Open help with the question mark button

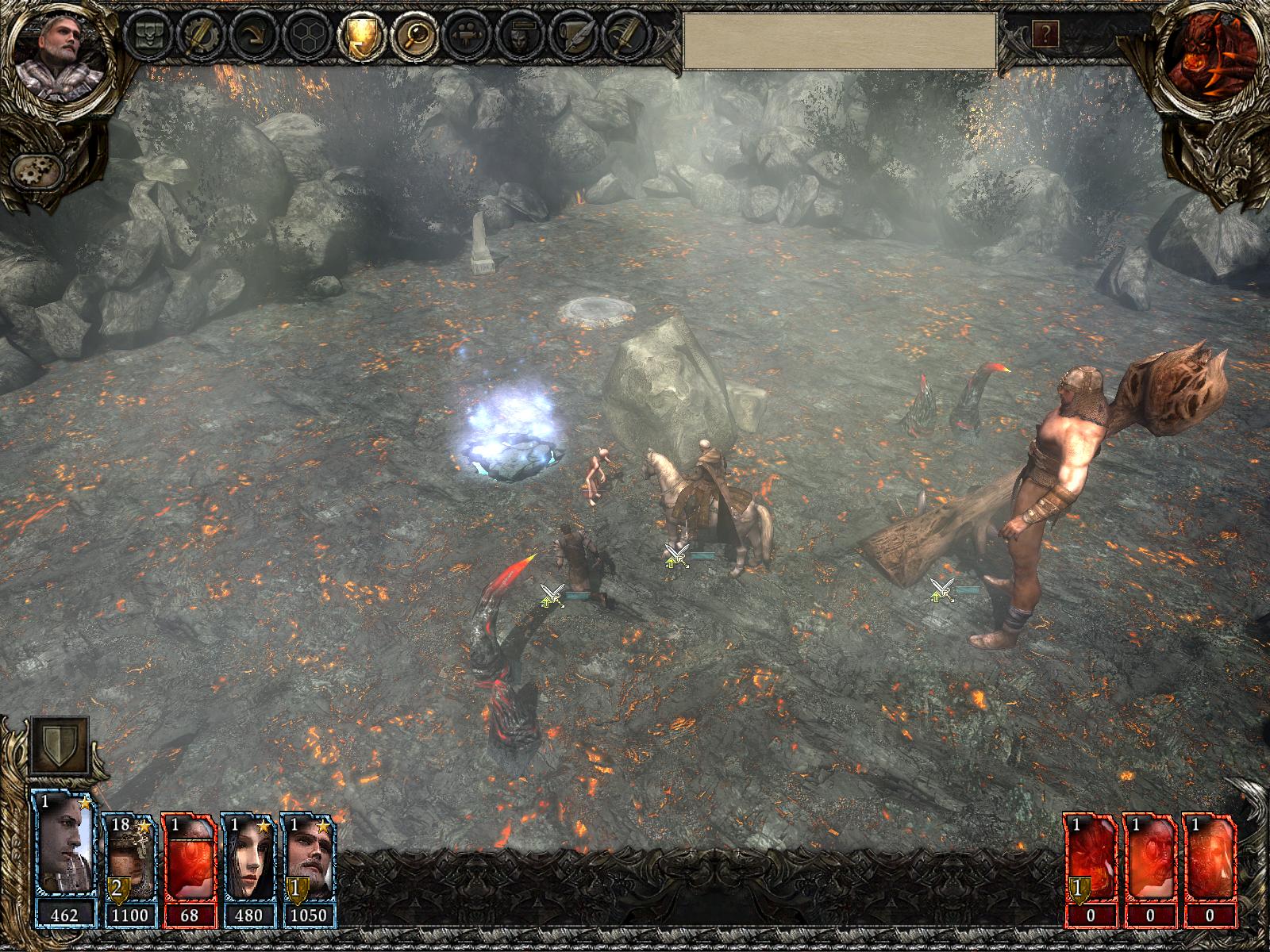click(x=1046, y=33)
